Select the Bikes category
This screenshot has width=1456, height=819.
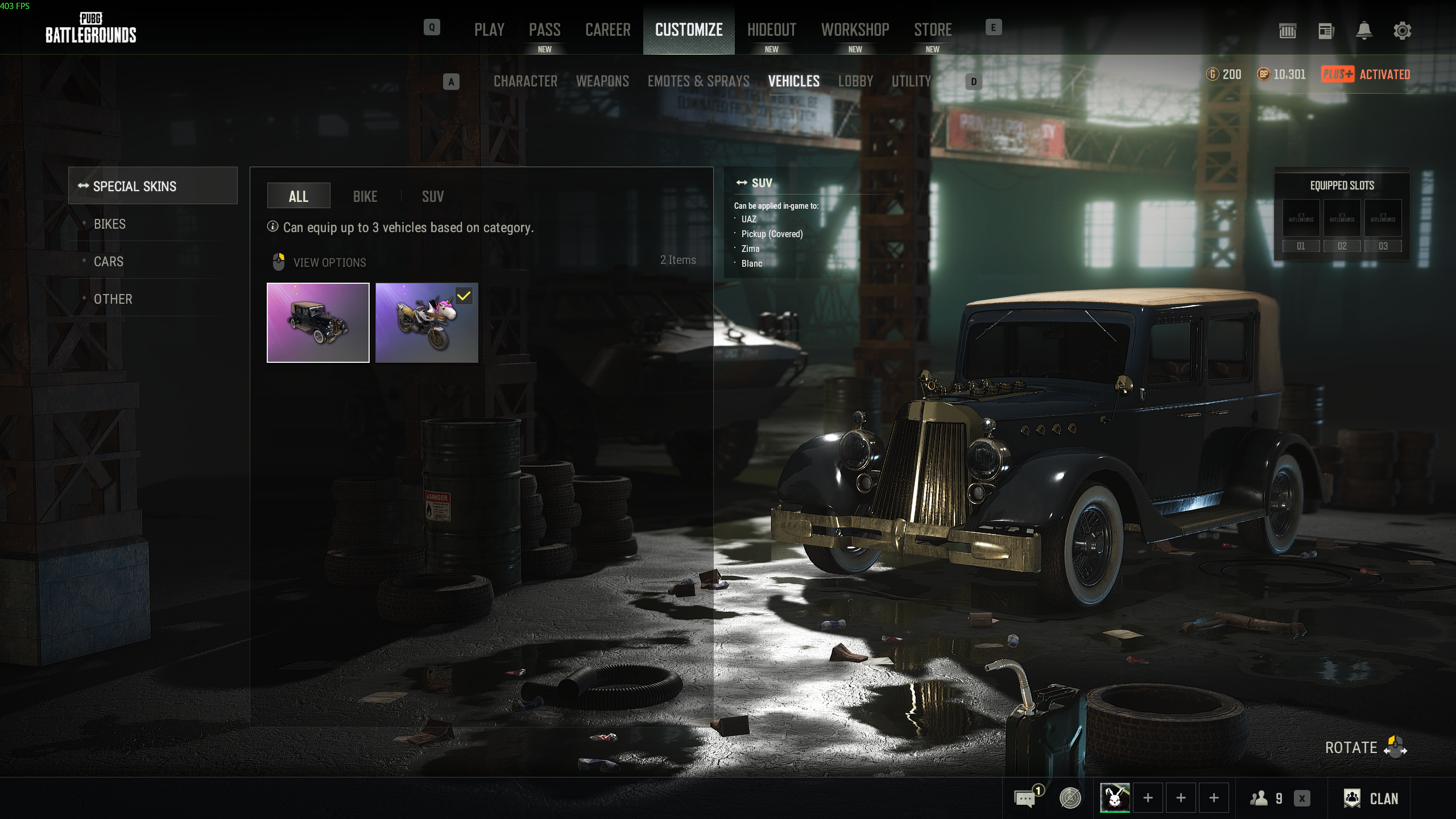[x=110, y=224]
